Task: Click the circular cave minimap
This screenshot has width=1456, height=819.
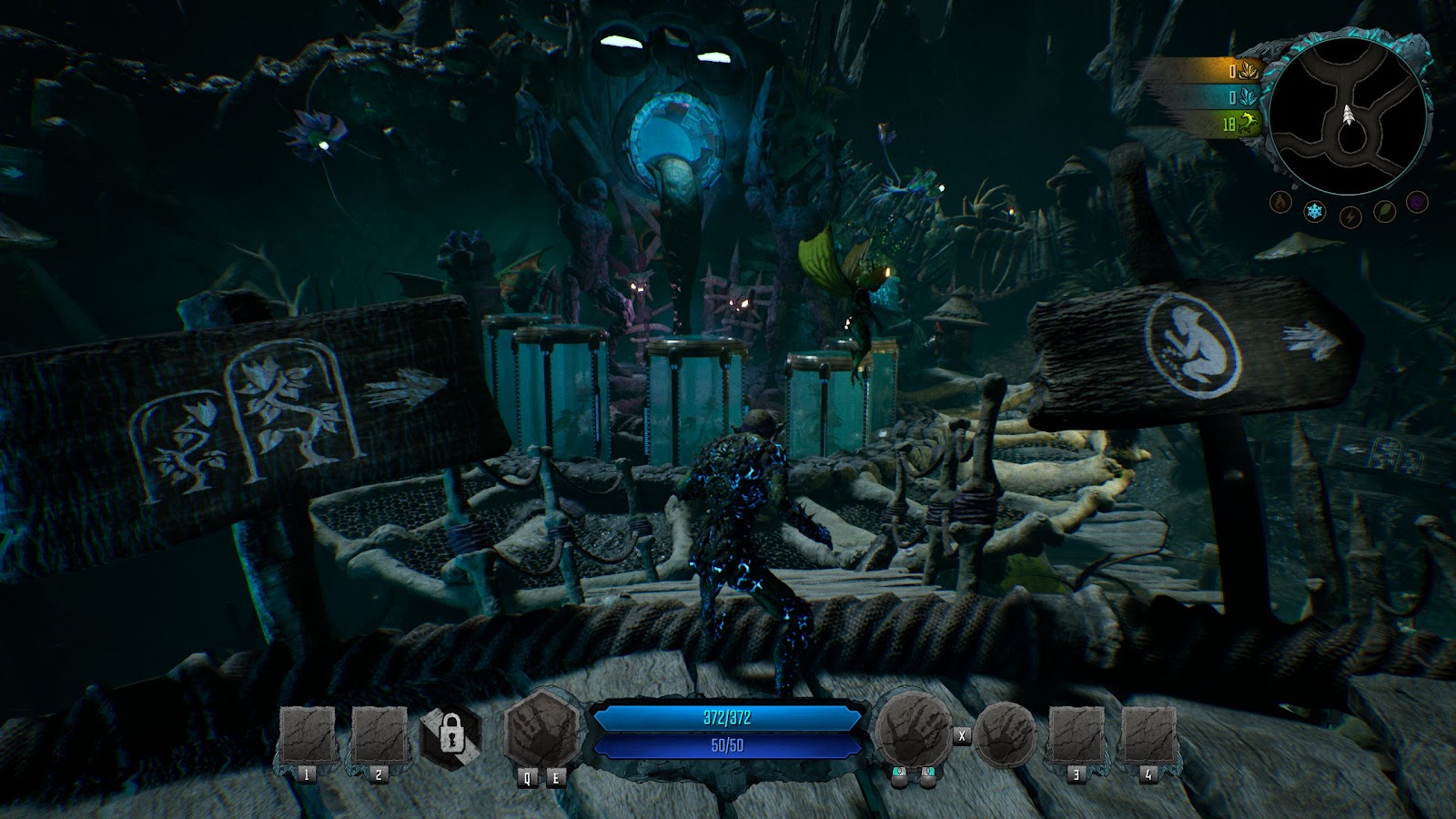Action: pos(1348,116)
